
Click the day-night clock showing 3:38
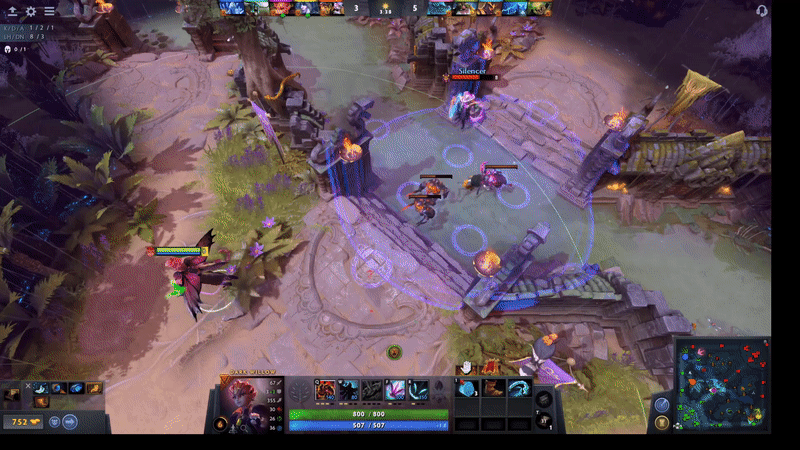tap(385, 9)
